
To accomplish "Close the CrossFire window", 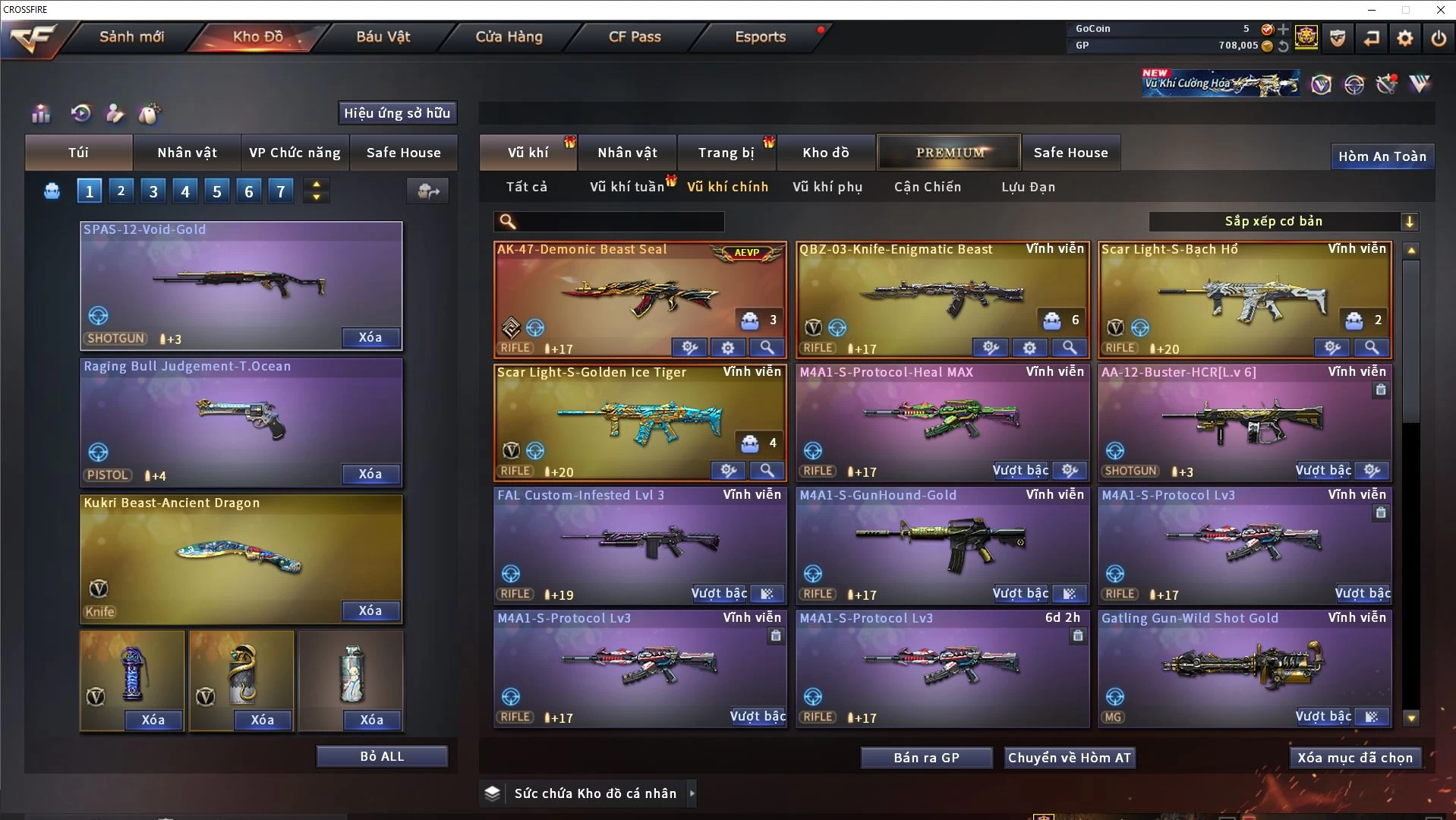I will pyautogui.click(x=1440, y=10).
